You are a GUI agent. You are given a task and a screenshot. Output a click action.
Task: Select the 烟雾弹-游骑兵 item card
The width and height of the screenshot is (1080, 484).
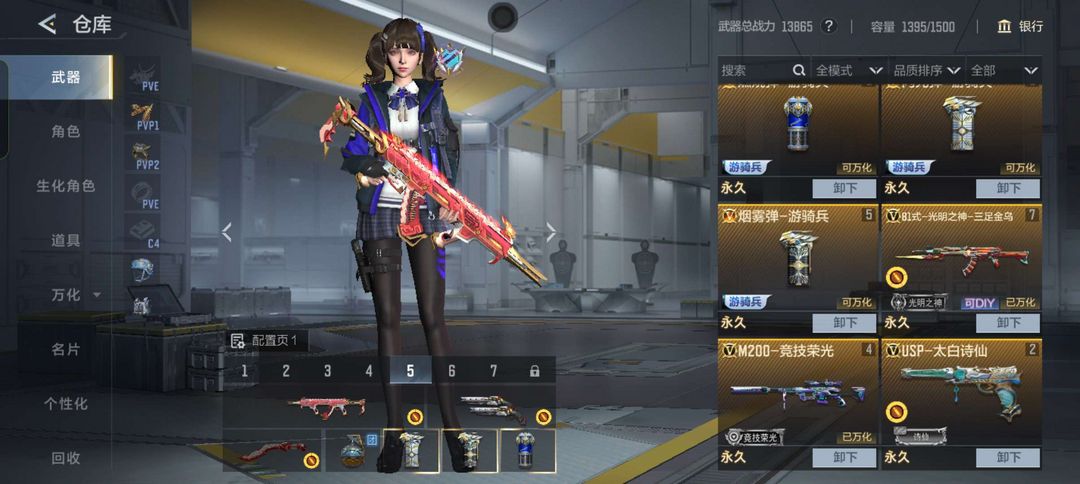(797, 258)
